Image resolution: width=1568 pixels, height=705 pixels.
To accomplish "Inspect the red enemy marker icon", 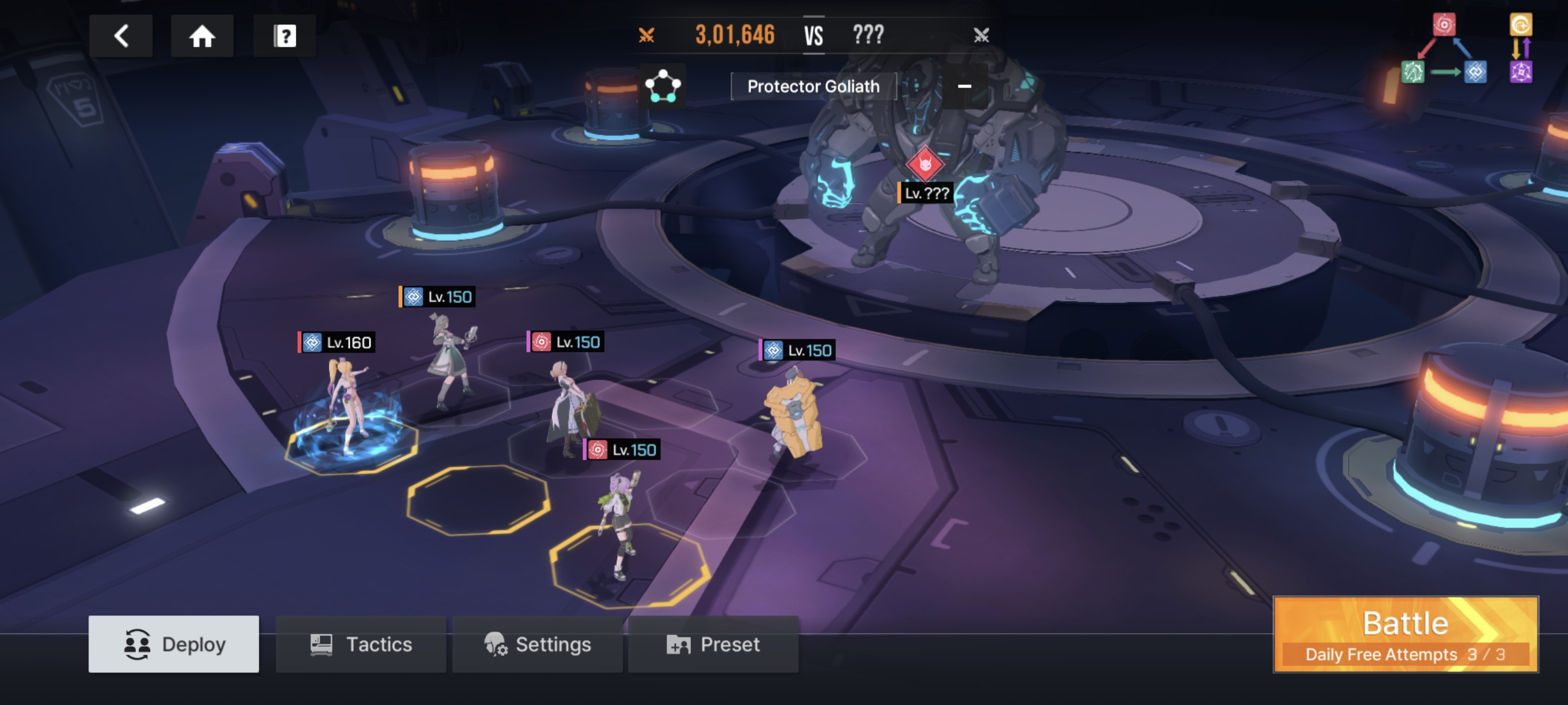I will click(925, 163).
